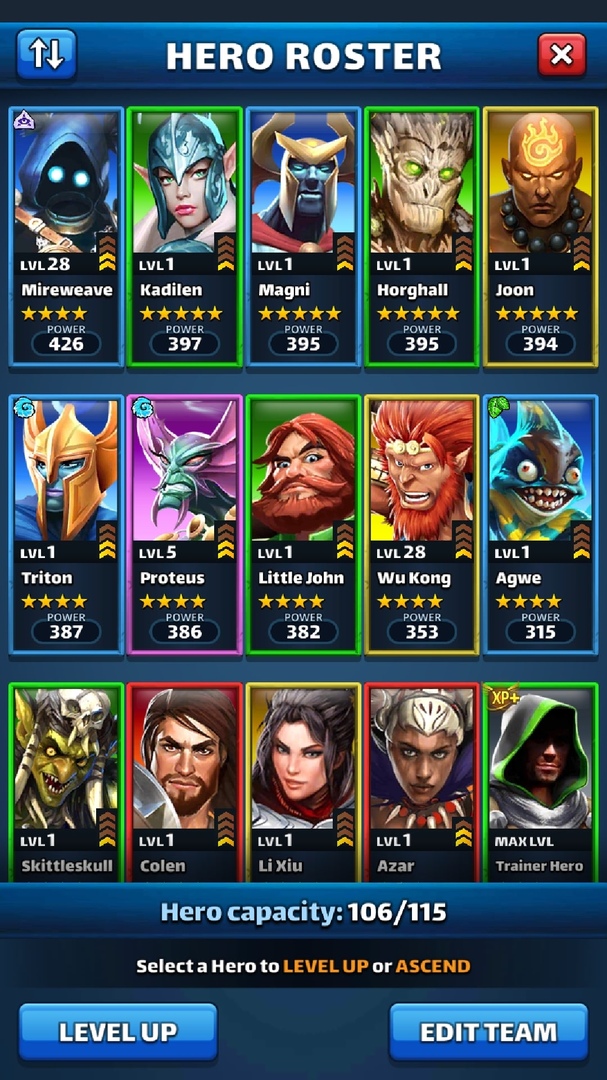
Task: Select the Wu Kong hero card
Action: (421, 524)
